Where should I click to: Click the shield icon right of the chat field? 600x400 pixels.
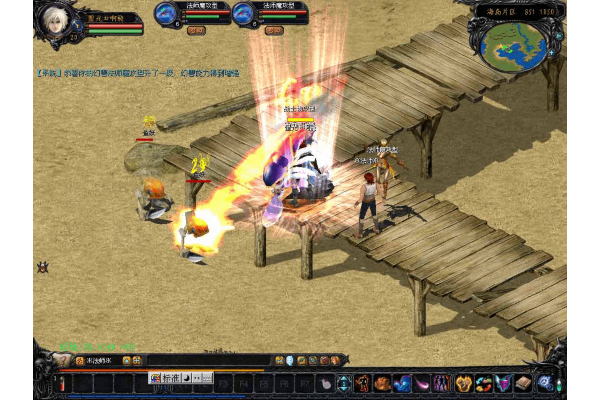pyautogui.click(x=289, y=360)
